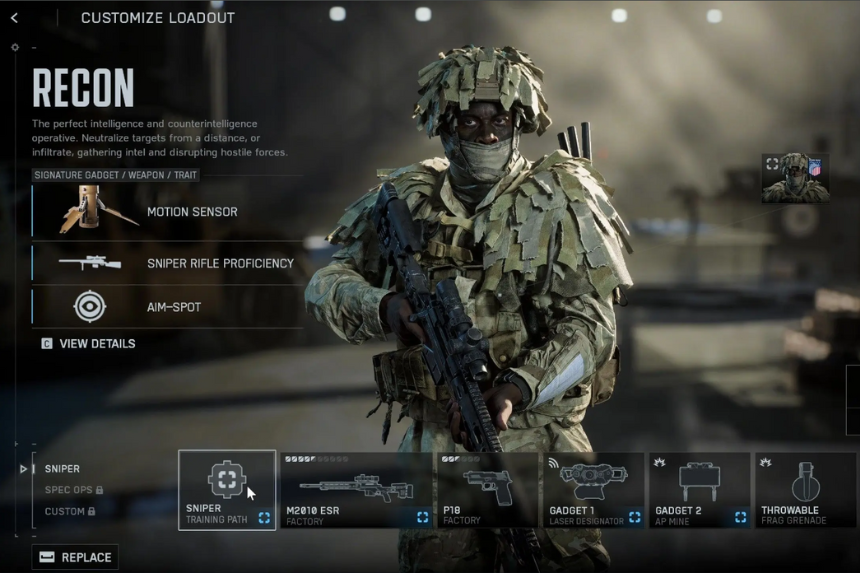Open the soldier portrait thumbnail
The width and height of the screenshot is (860, 573).
(x=795, y=178)
